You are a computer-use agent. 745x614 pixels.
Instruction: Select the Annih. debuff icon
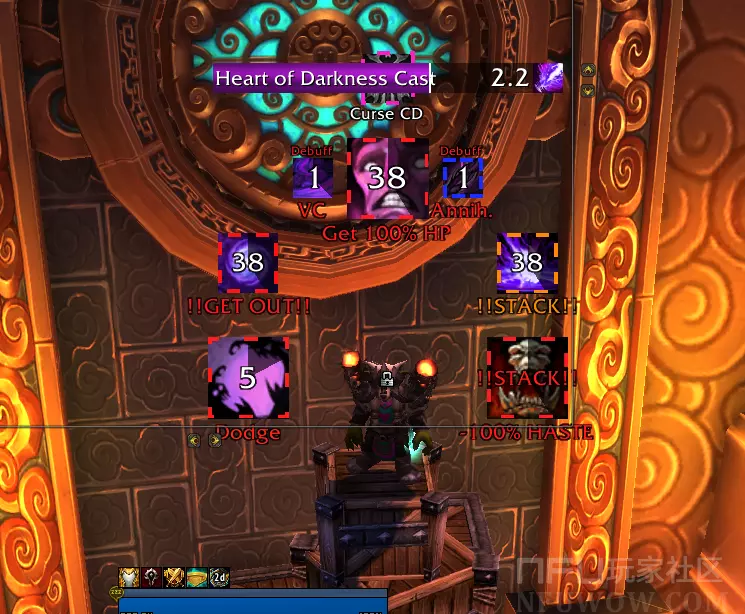[x=463, y=178]
